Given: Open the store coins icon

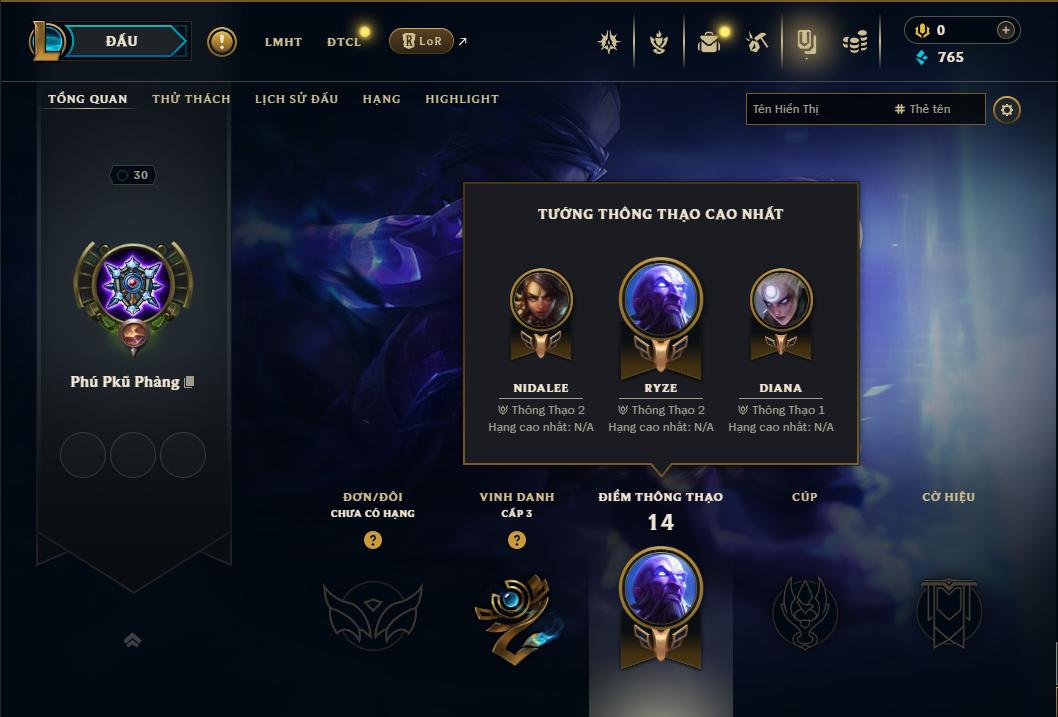Looking at the screenshot, I should click(854, 42).
